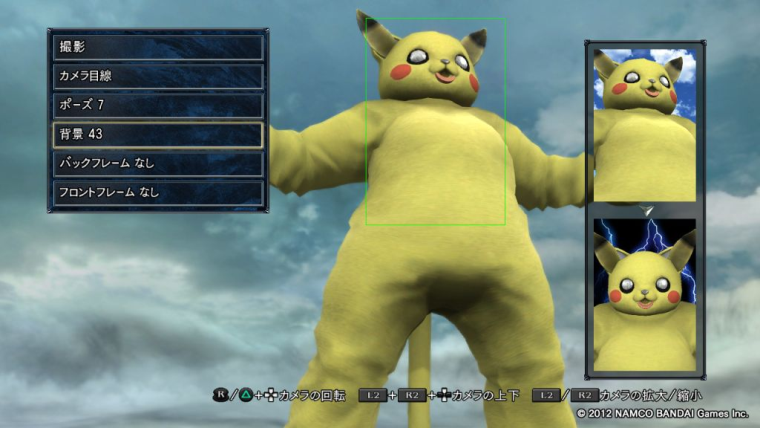
Task: Open the バックフレーム なし option
Action: (x=158, y=163)
